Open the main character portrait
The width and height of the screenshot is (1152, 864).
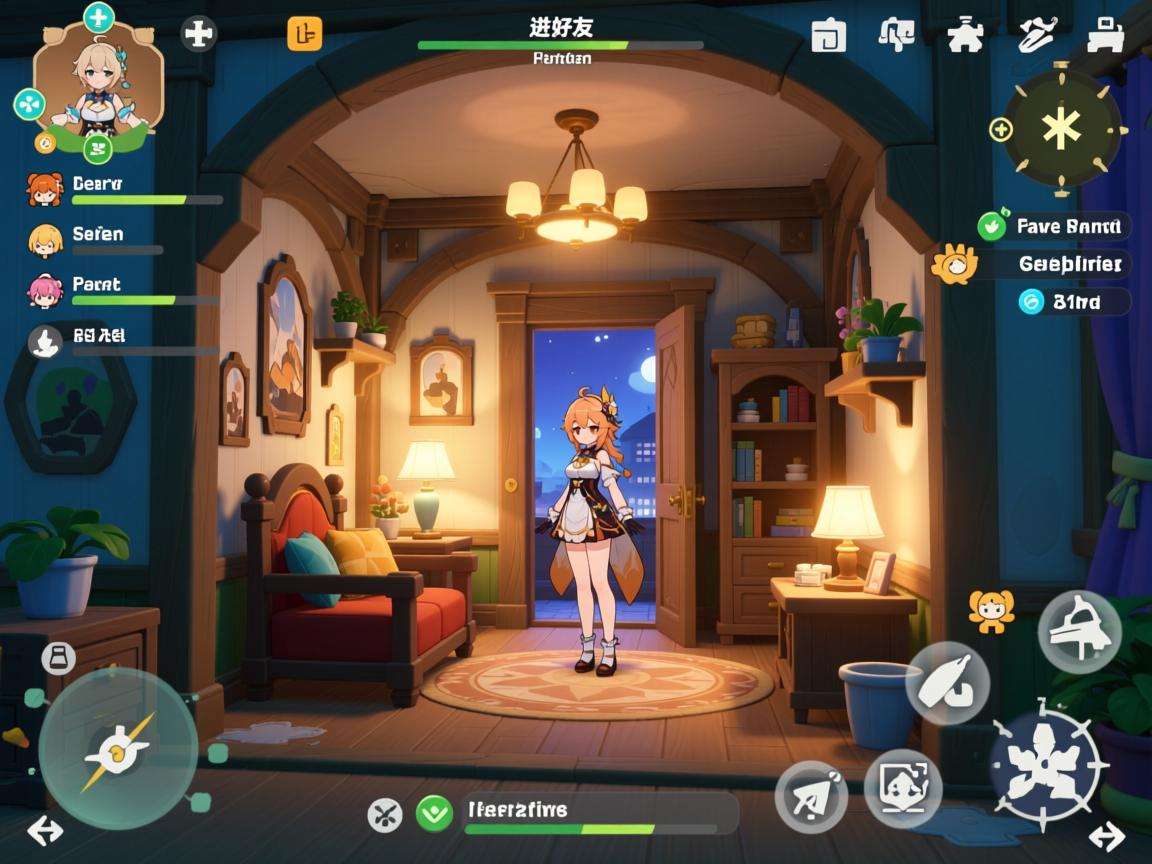click(97, 82)
